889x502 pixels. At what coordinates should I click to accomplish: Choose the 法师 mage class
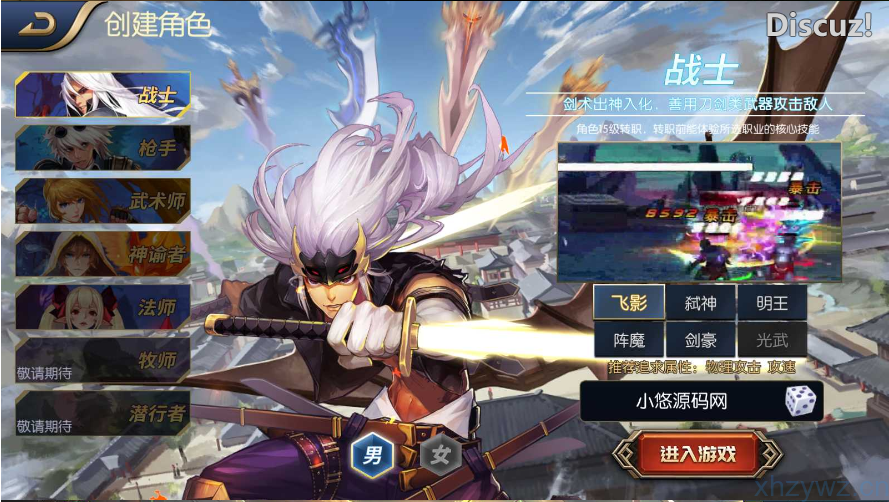click(x=102, y=306)
